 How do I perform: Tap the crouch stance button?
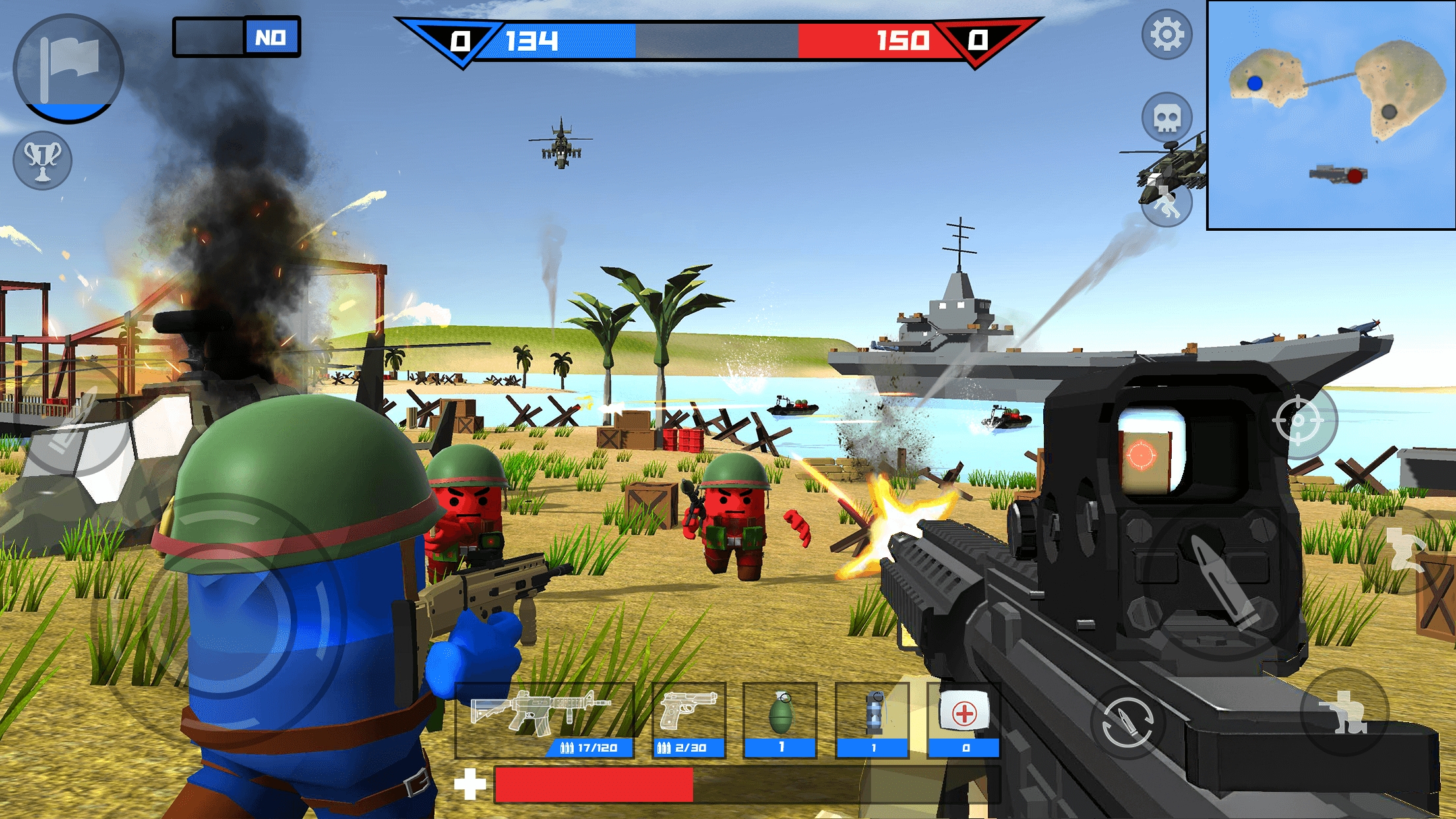coord(1345,712)
